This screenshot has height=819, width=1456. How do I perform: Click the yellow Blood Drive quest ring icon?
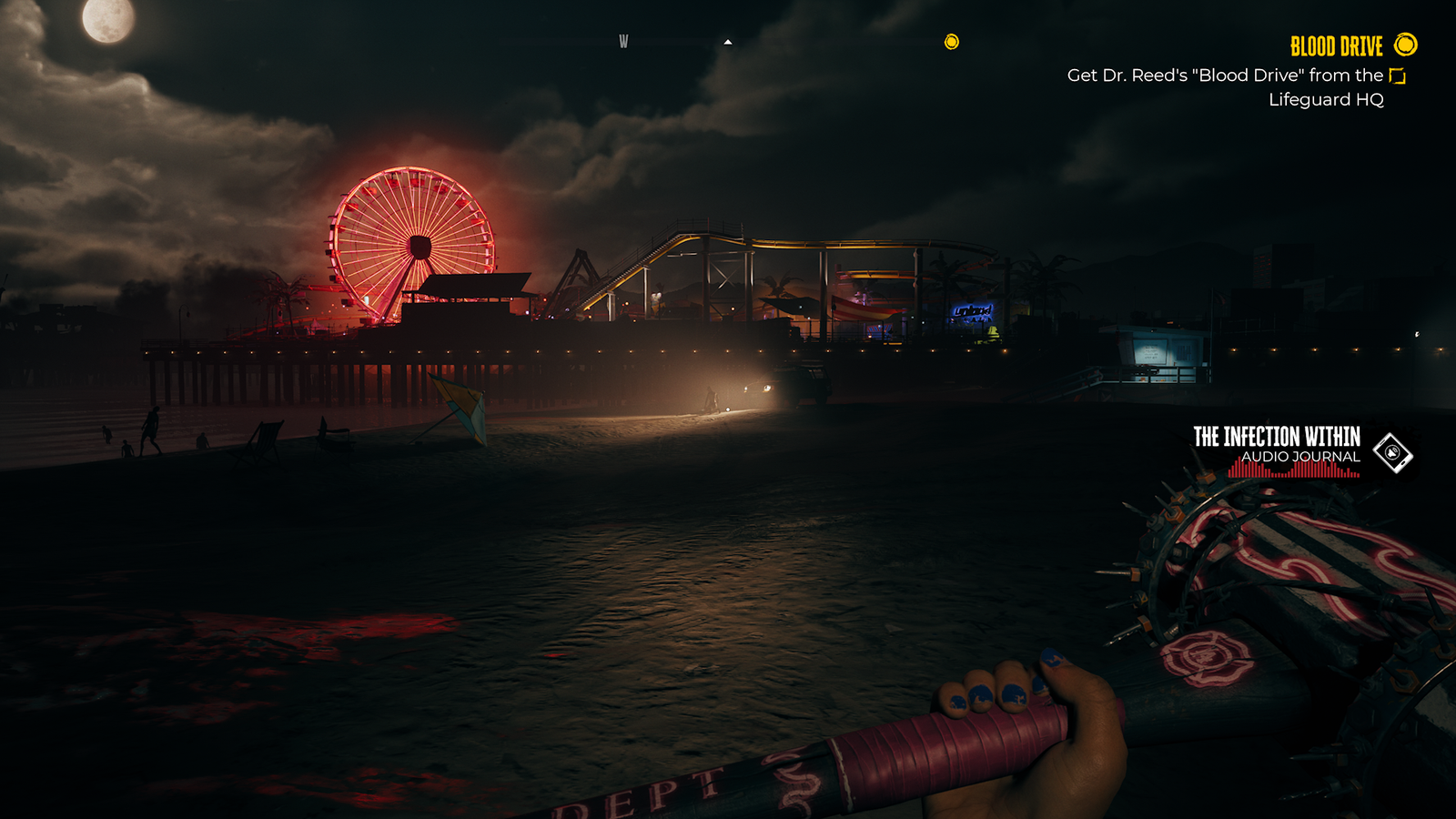coord(1406,45)
